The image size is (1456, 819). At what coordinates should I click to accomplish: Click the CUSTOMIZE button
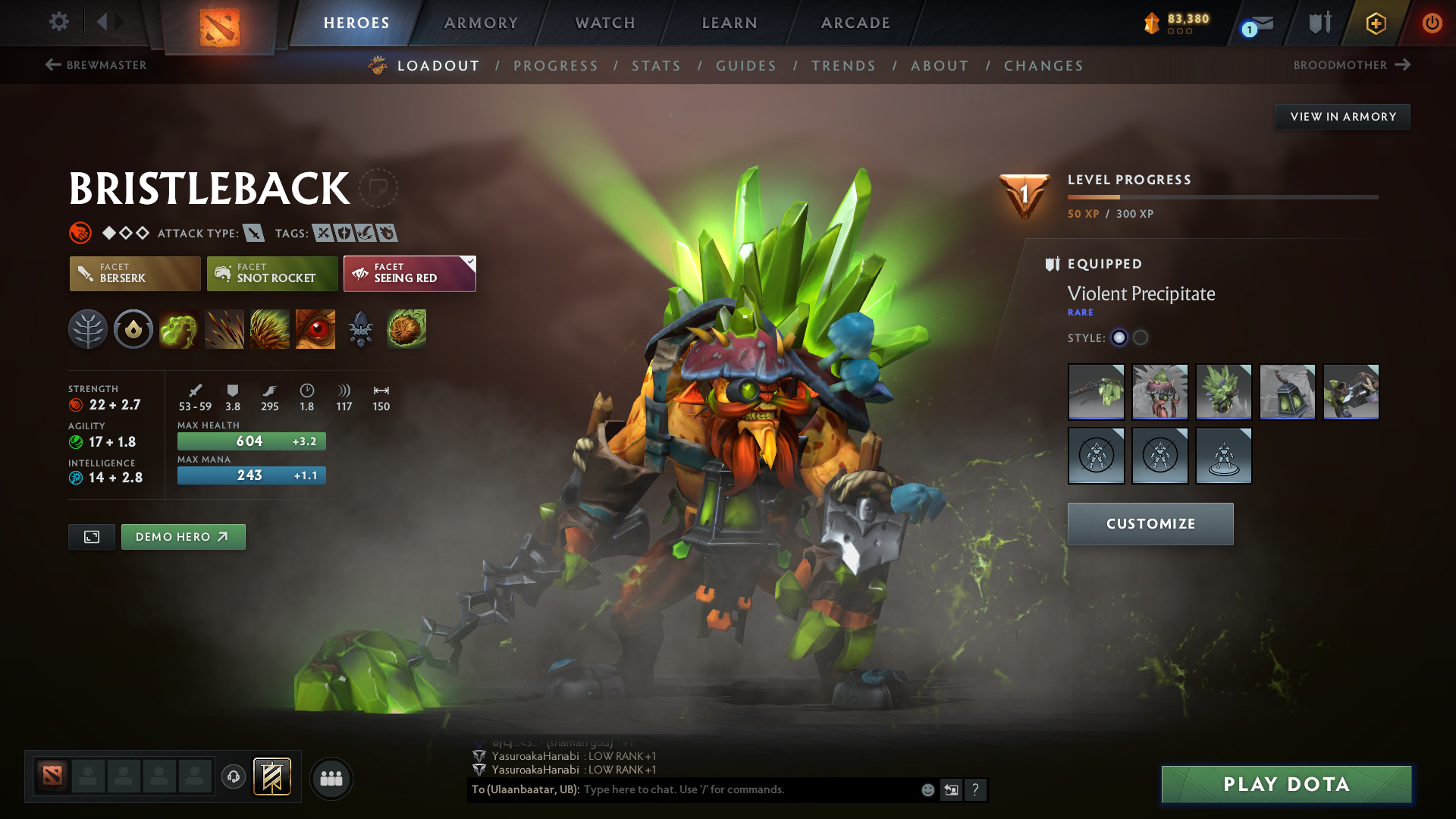pyautogui.click(x=1150, y=523)
